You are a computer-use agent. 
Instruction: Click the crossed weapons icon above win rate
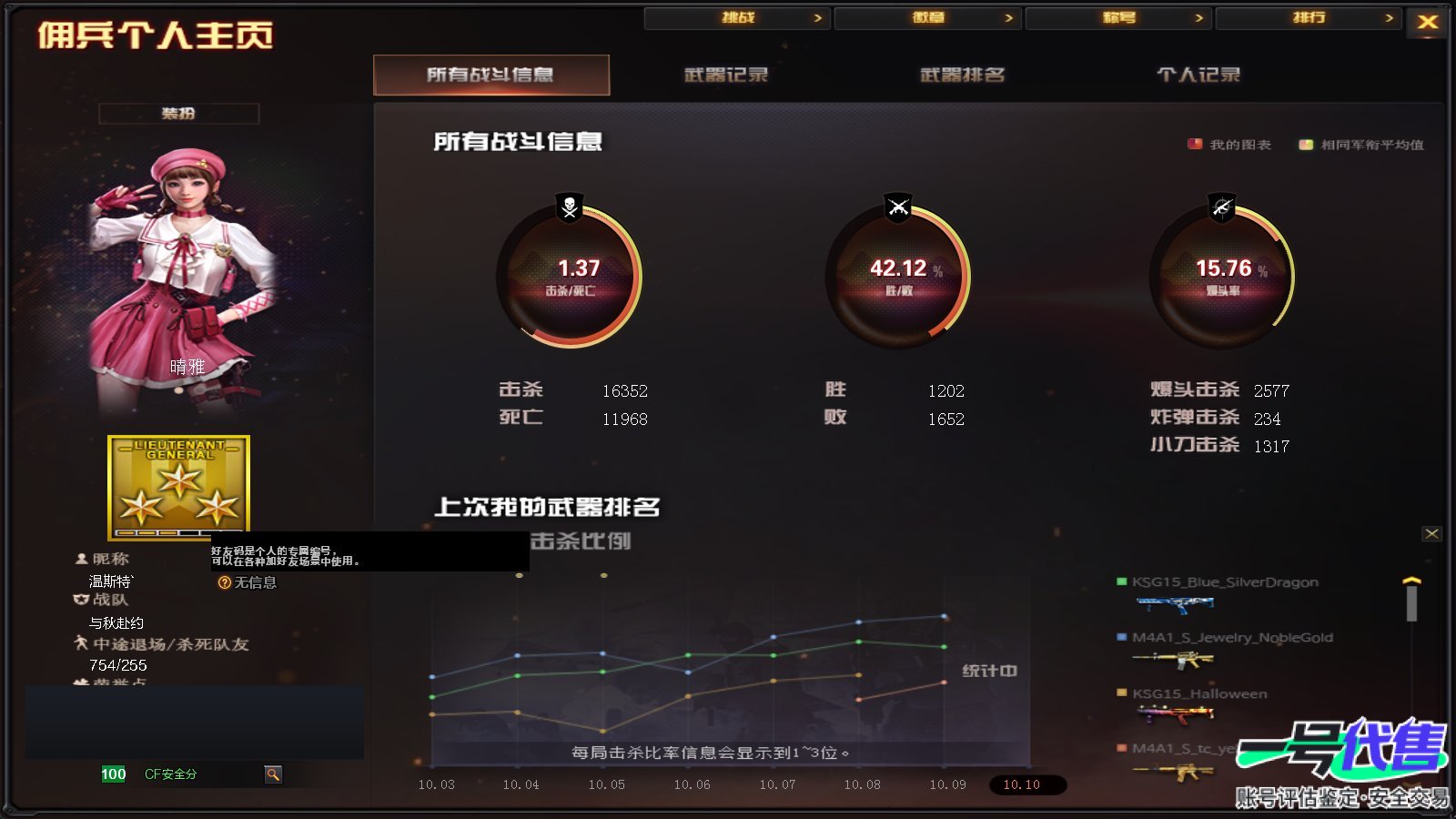point(899,209)
